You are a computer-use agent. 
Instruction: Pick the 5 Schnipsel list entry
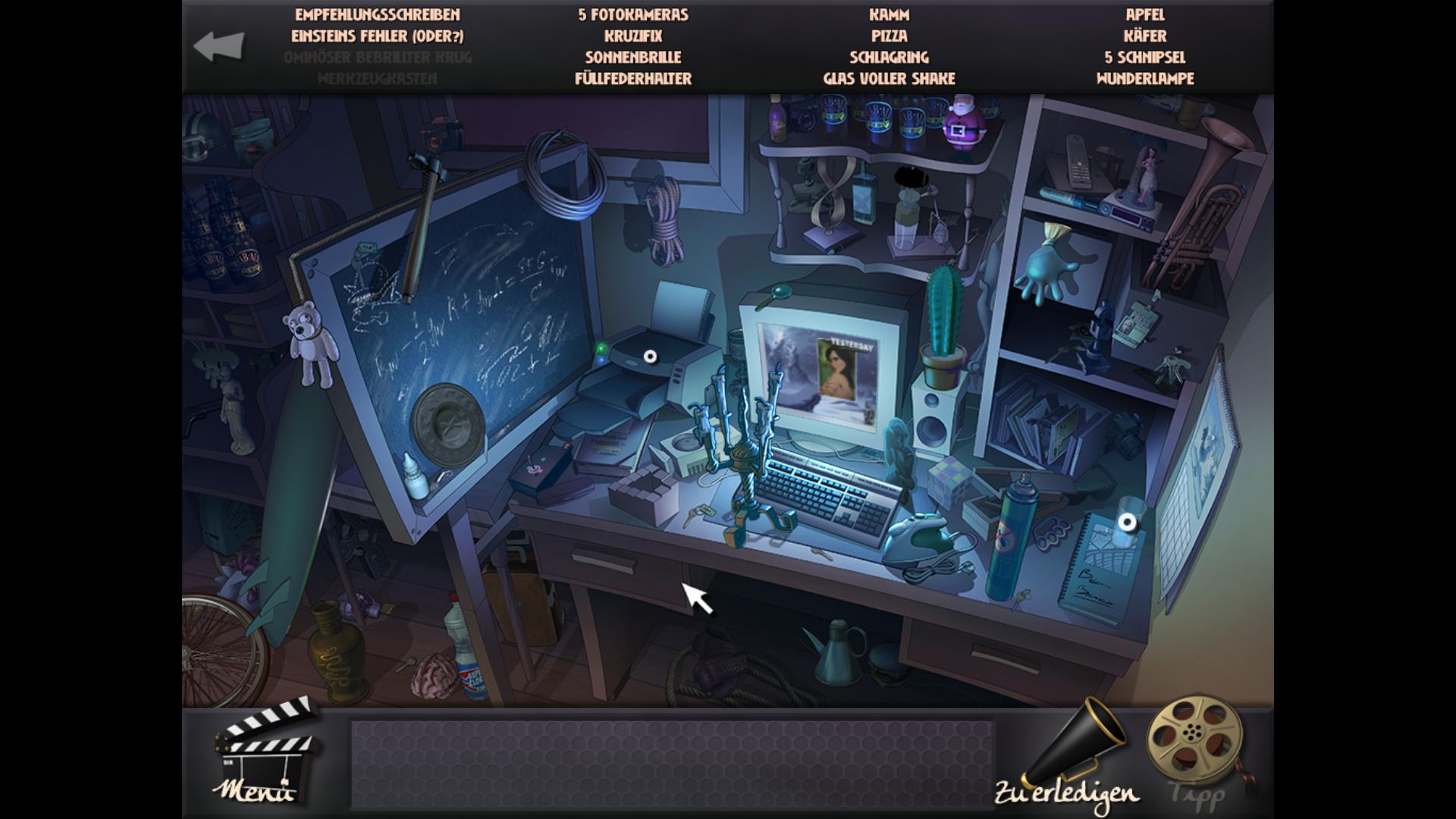pyautogui.click(x=1145, y=57)
